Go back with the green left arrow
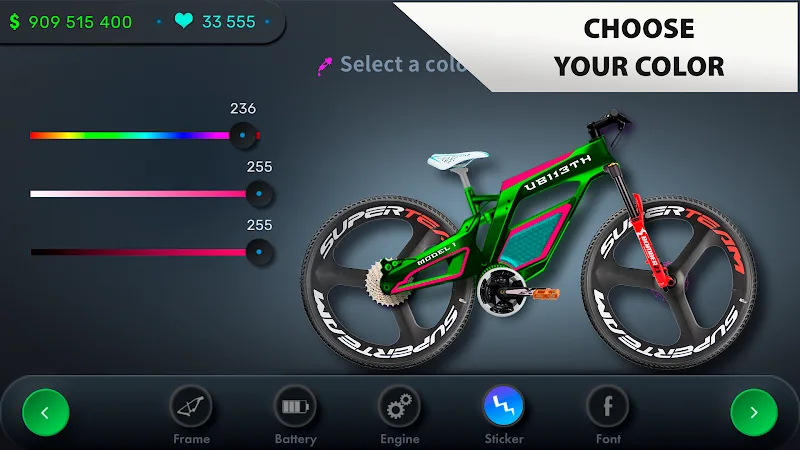This screenshot has height=450, width=800. pos(46,411)
